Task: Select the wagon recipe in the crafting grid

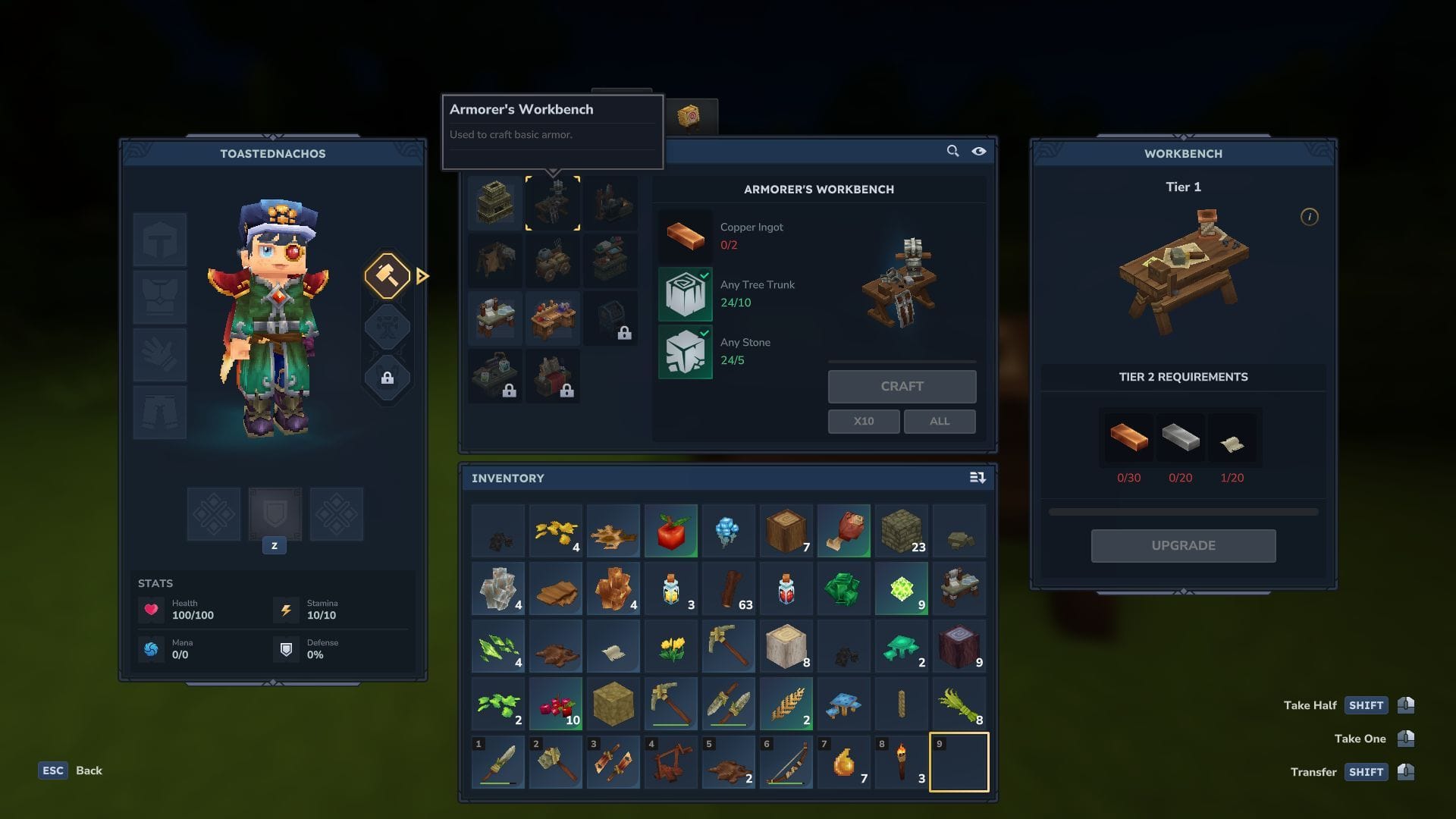Action: tap(553, 260)
